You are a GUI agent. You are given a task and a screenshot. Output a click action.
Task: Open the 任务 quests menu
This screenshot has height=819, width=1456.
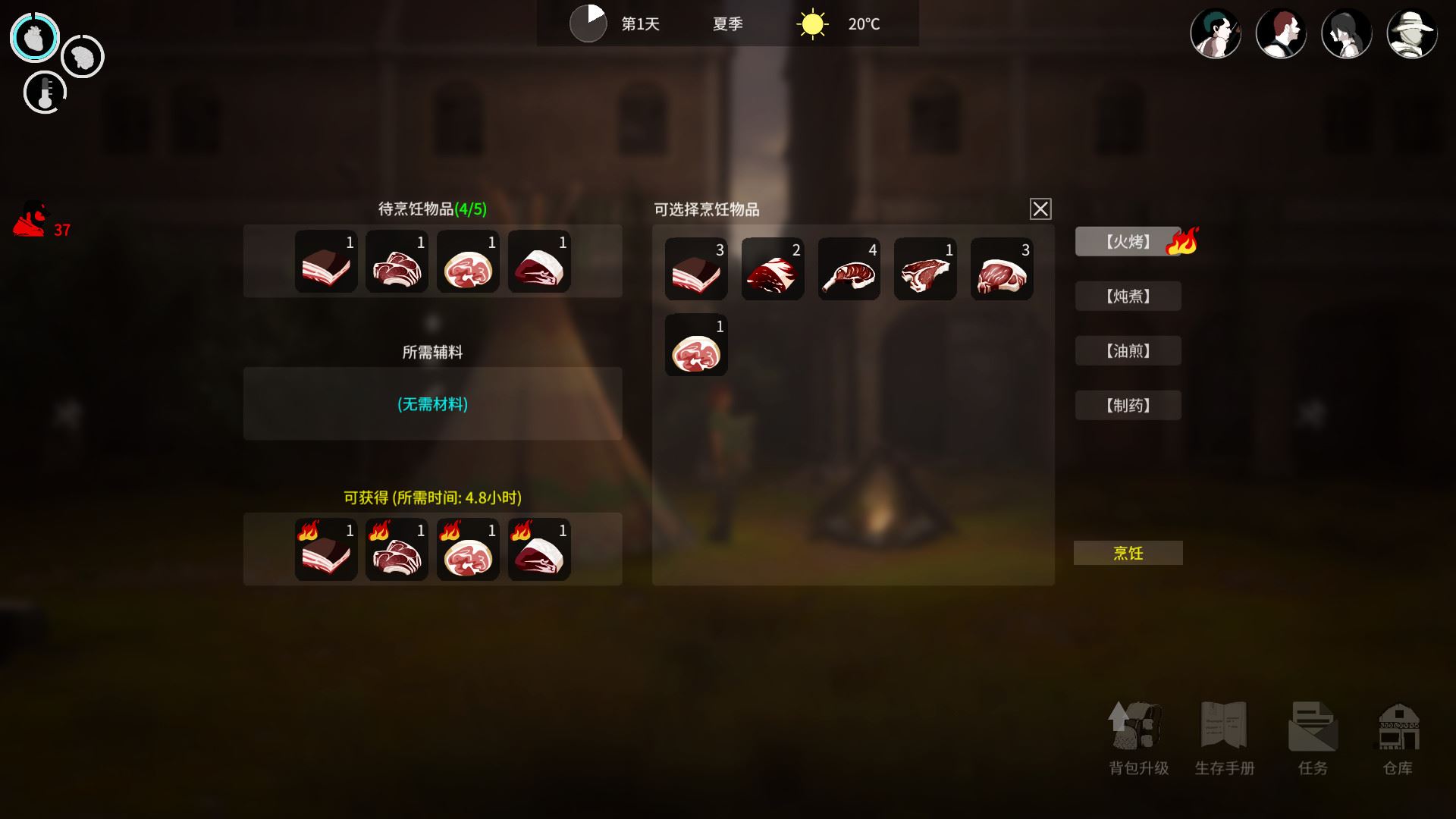(1313, 737)
